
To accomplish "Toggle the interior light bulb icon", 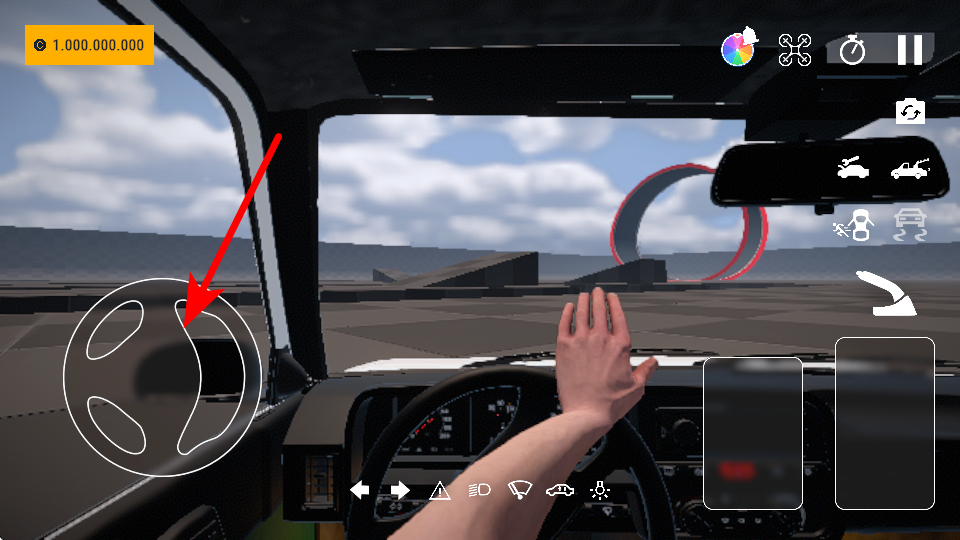I will (600, 490).
